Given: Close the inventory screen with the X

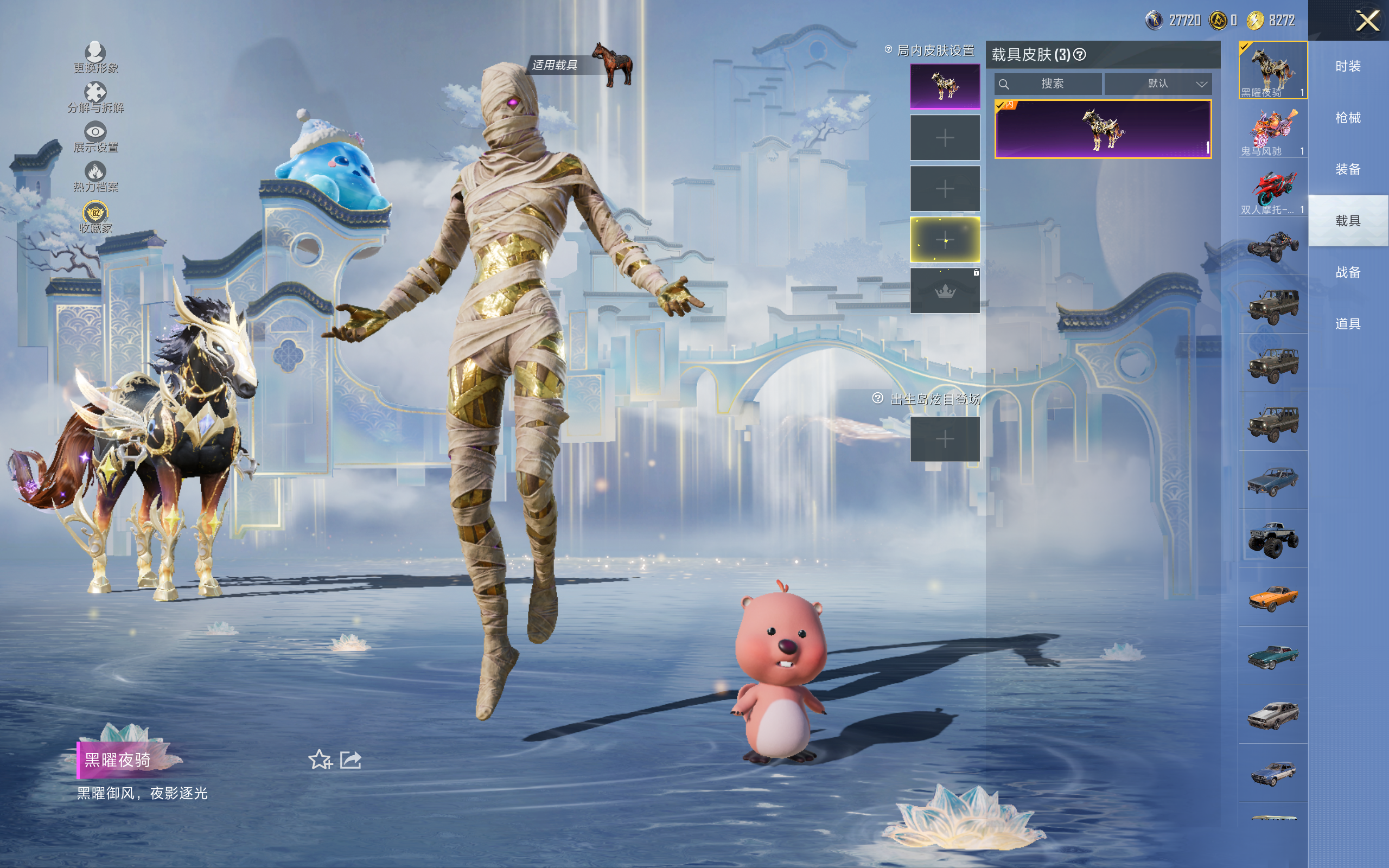Looking at the screenshot, I should tap(1367, 21).
